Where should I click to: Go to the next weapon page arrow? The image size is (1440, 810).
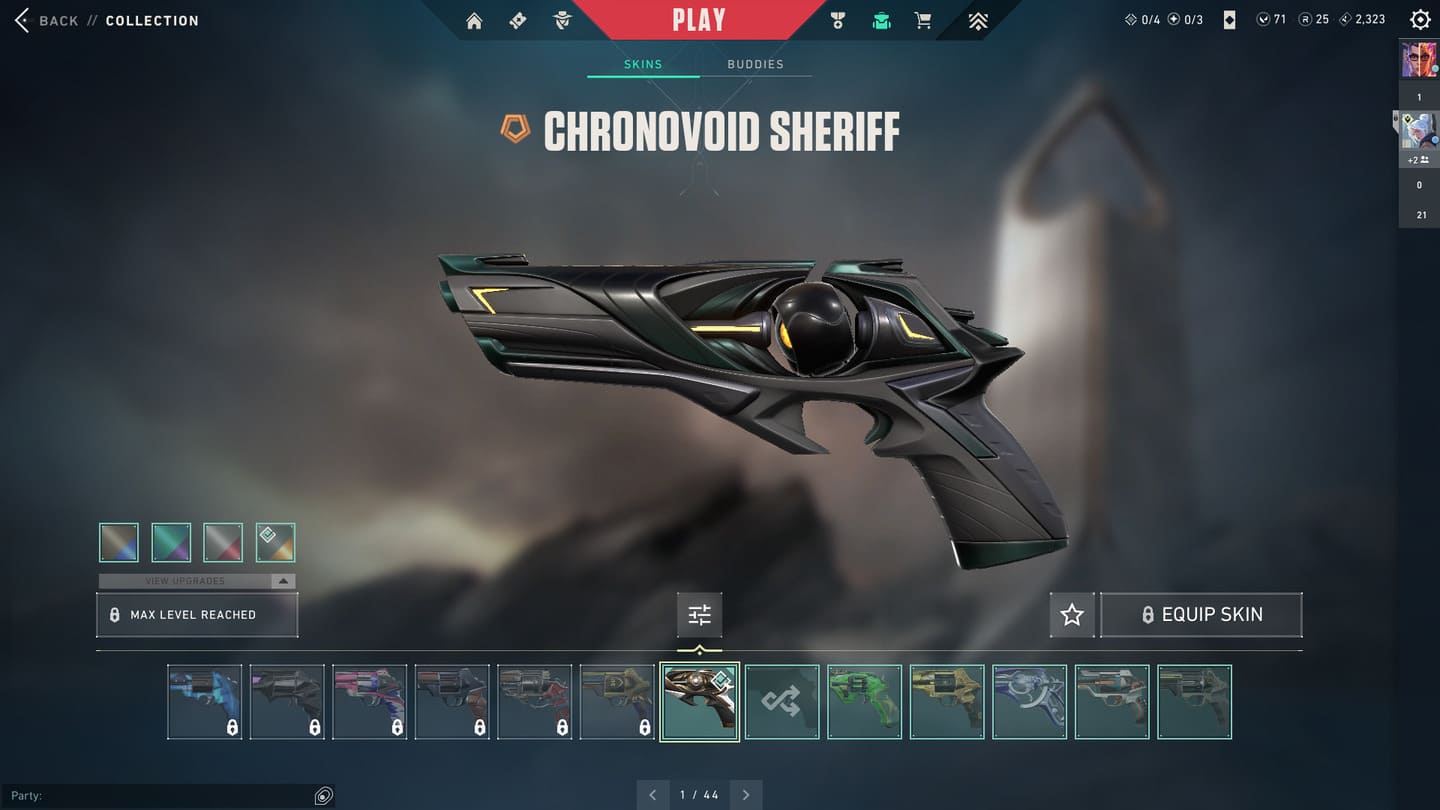[x=746, y=795]
